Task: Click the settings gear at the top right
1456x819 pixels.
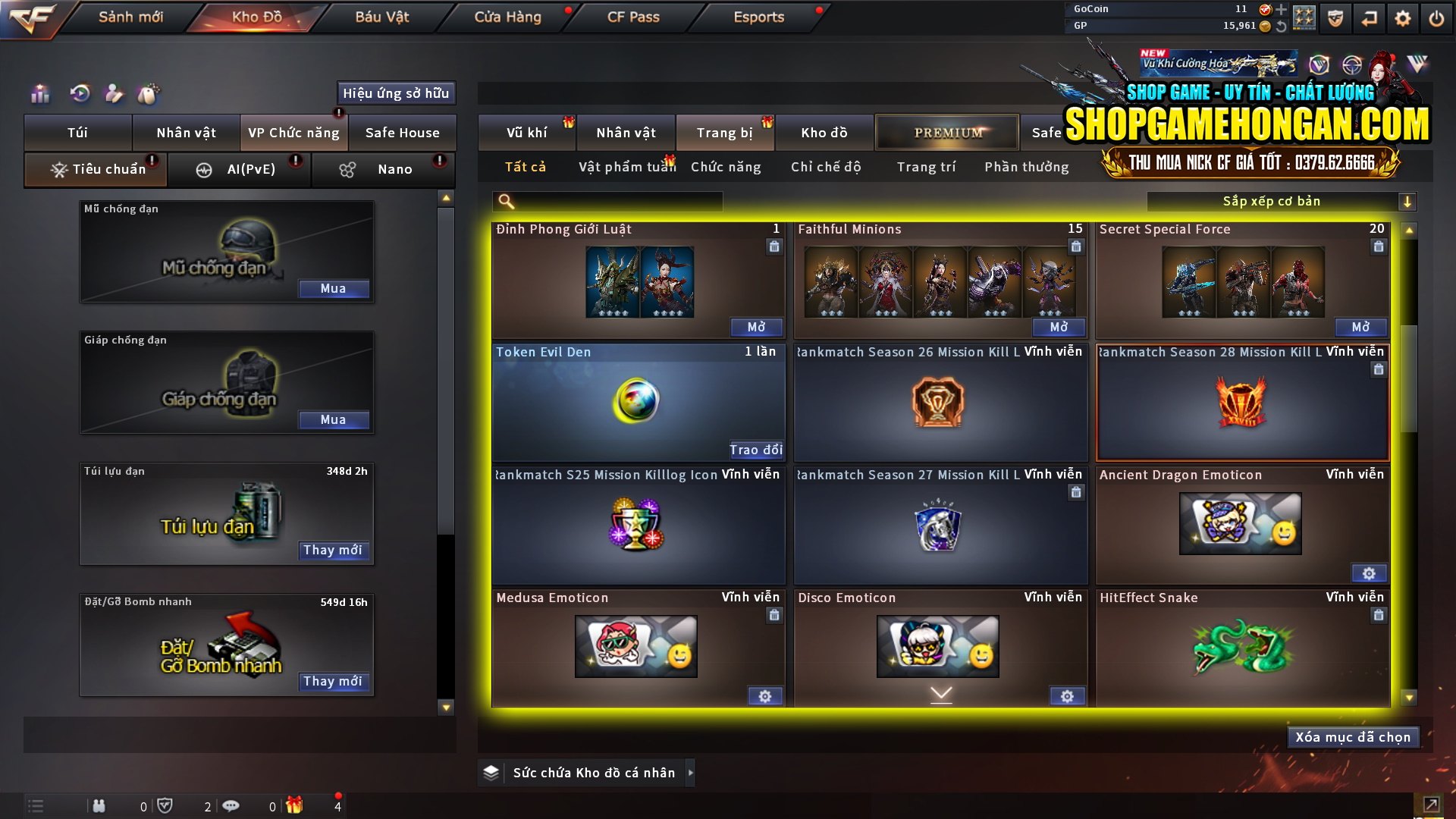Action: (x=1403, y=17)
